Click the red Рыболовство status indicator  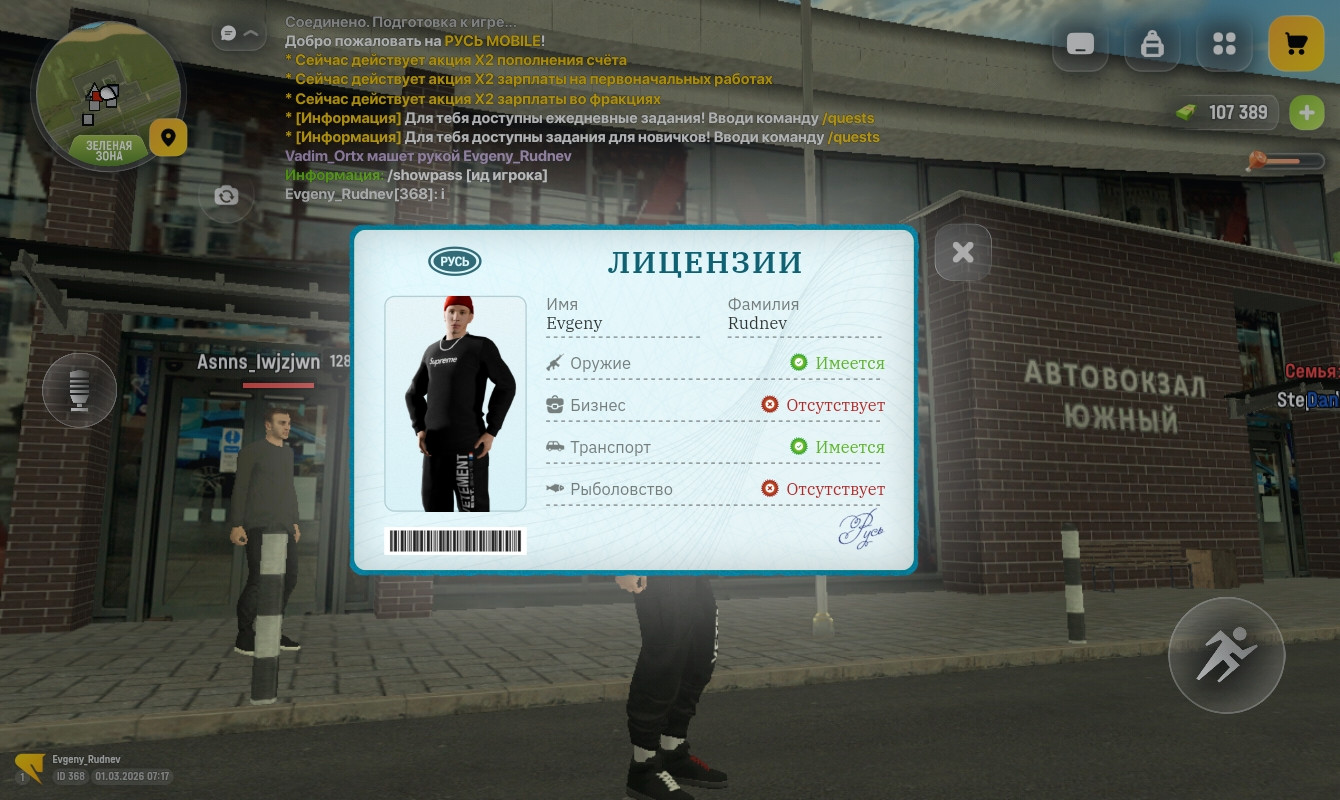pos(769,488)
